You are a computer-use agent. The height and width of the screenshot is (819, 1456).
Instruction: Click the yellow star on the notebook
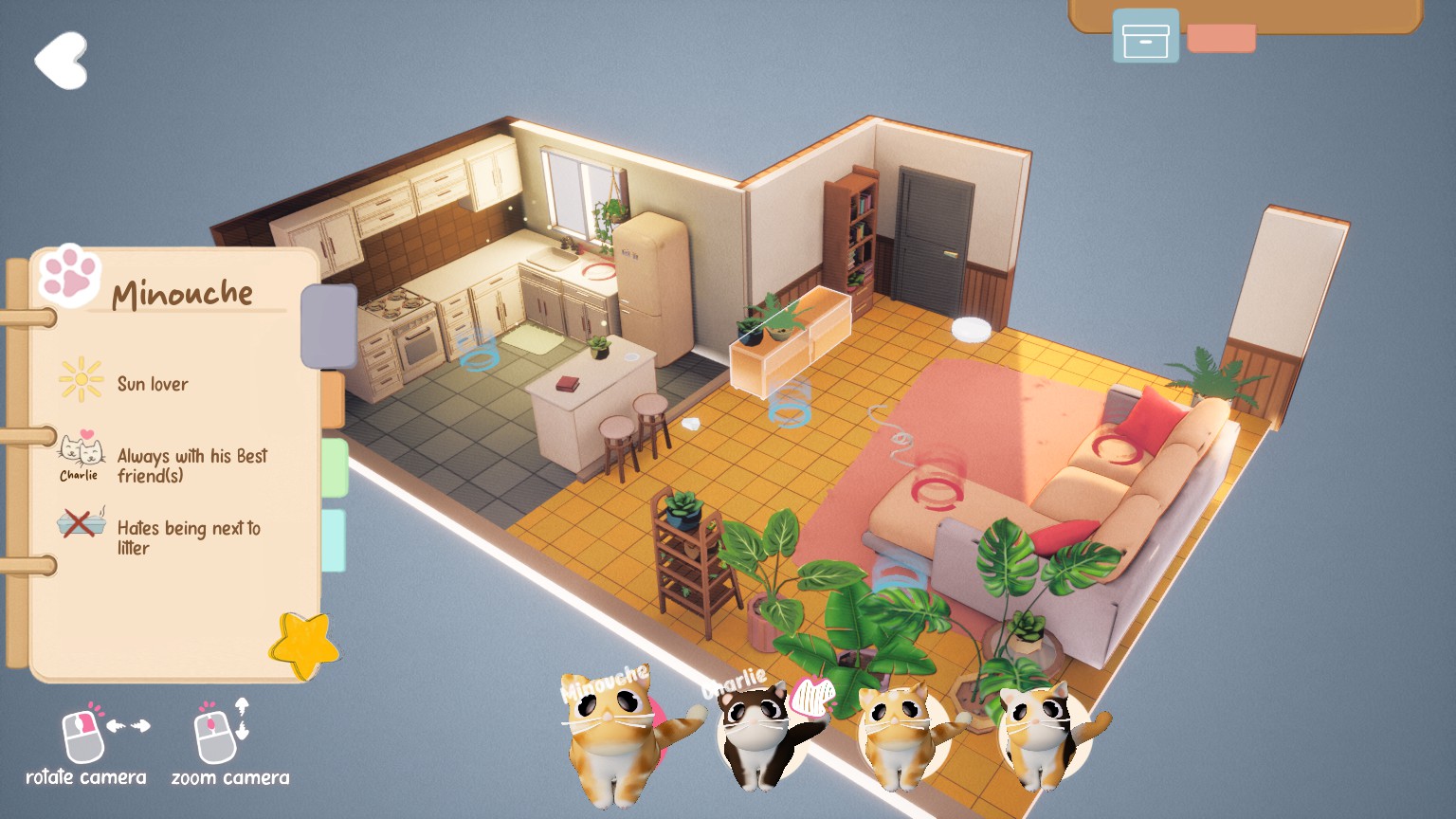click(x=303, y=646)
